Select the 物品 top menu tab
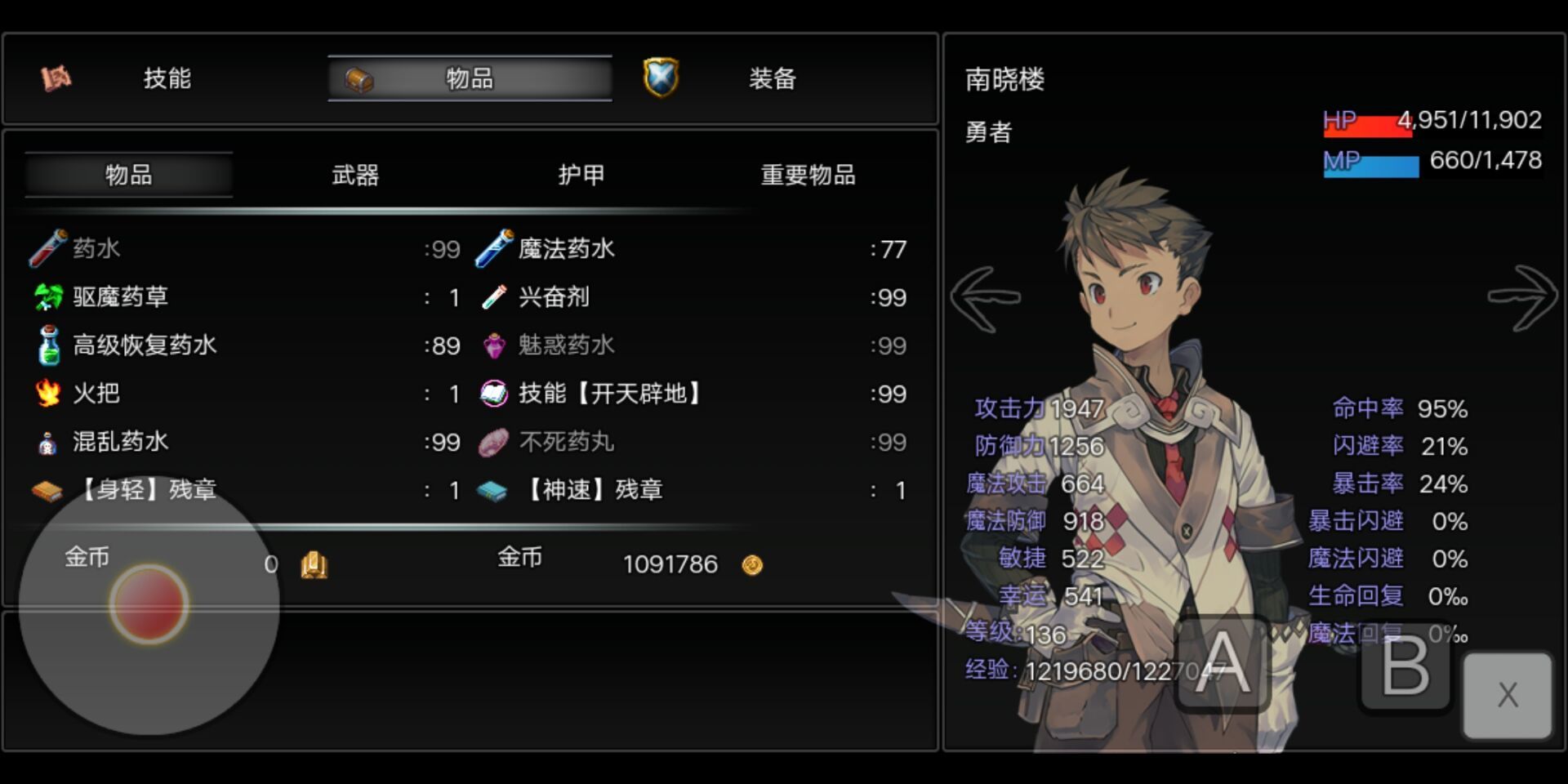The height and width of the screenshot is (784, 1568). coord(470,78)
